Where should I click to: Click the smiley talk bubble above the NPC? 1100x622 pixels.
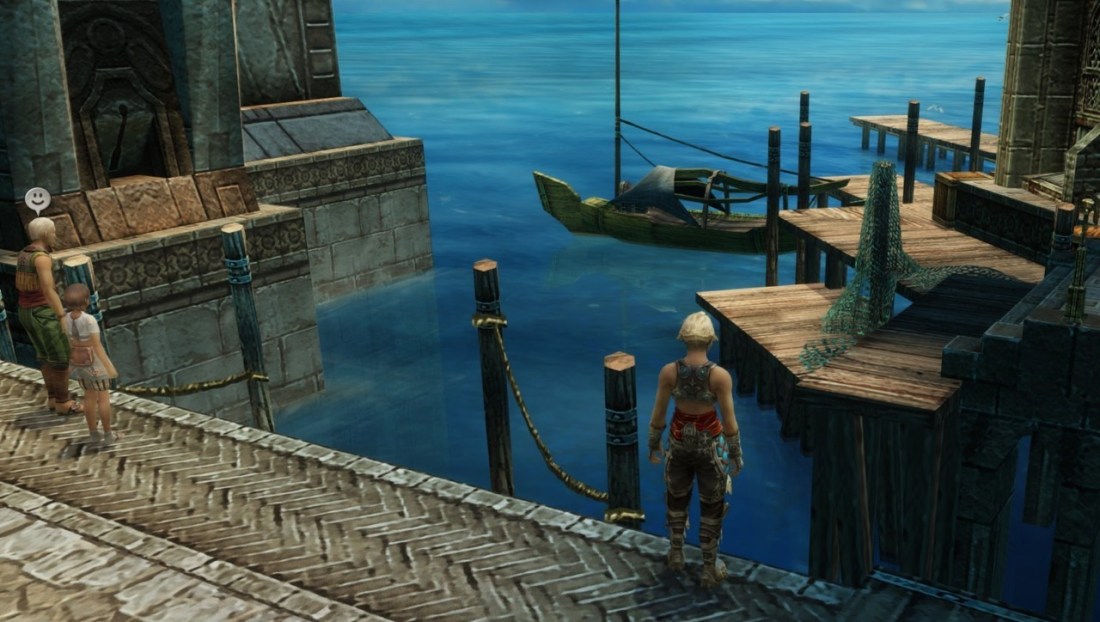[x=38, y=199]
